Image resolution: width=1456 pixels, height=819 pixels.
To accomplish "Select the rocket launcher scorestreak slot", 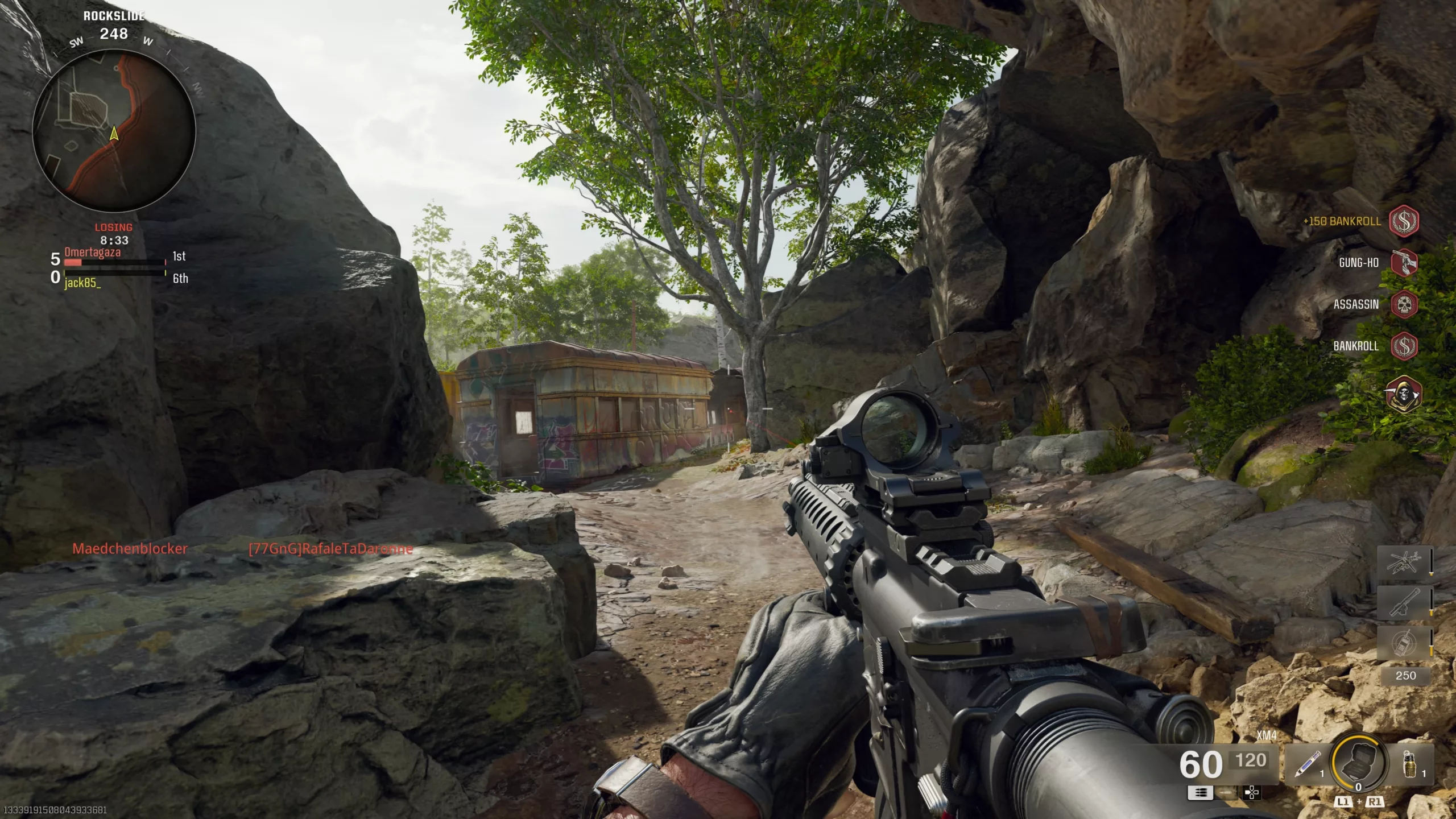I will tap(1403, 602).
